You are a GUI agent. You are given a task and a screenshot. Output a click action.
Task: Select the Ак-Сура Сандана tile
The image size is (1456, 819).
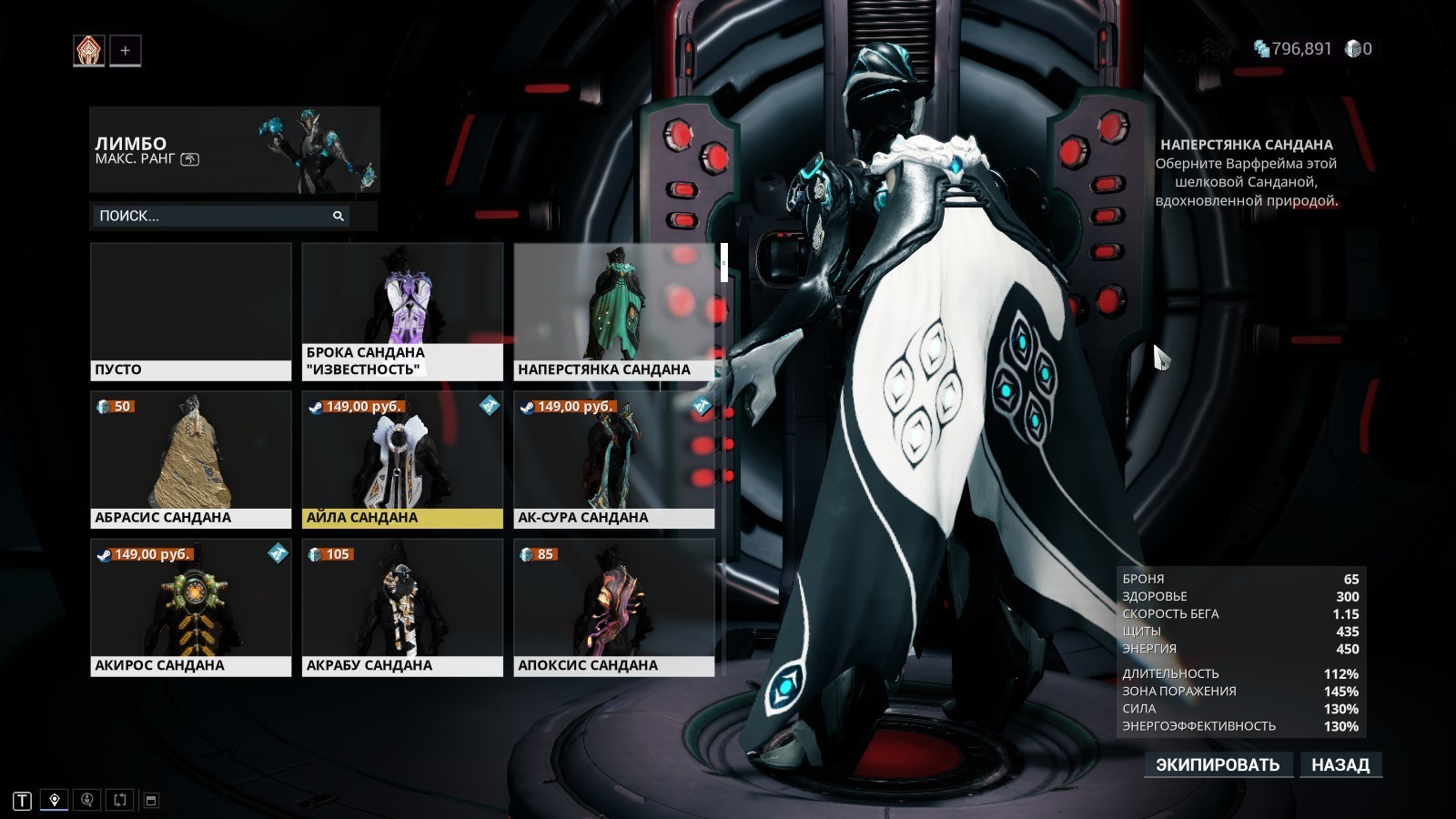pos(613,460)
